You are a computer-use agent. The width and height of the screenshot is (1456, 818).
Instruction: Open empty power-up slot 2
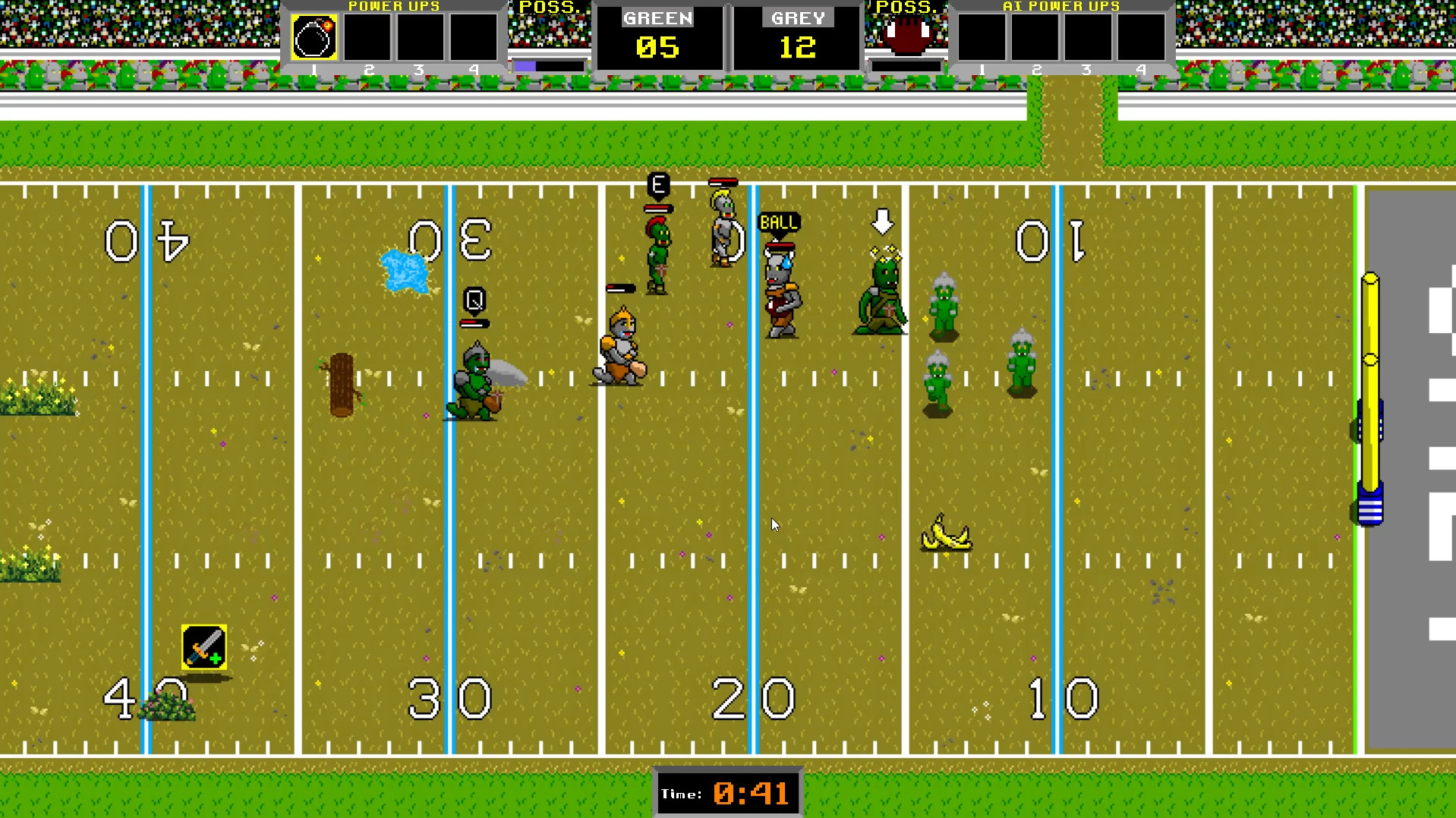coord(367,37)
